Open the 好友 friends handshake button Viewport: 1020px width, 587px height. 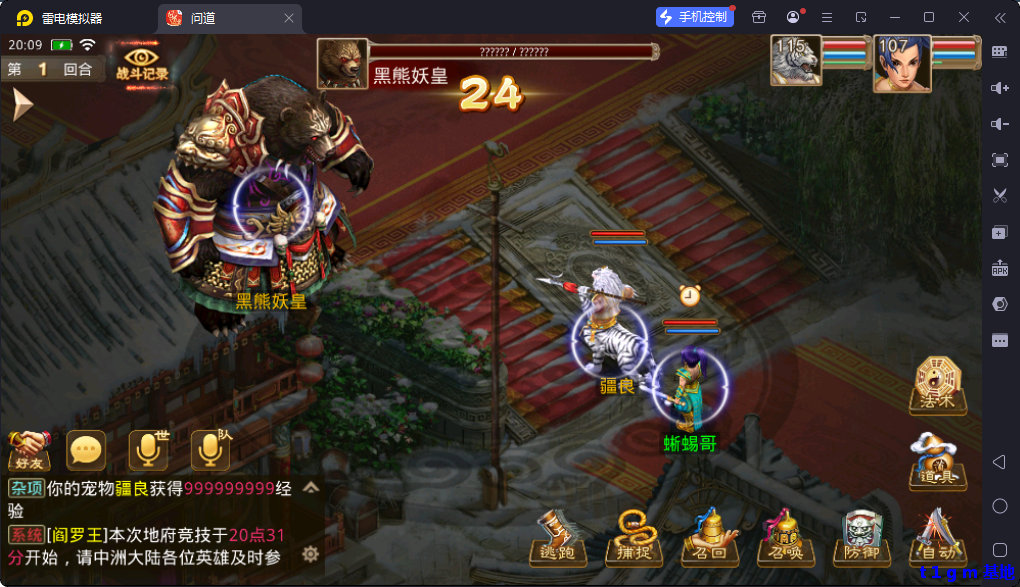(x=29, y=451)
